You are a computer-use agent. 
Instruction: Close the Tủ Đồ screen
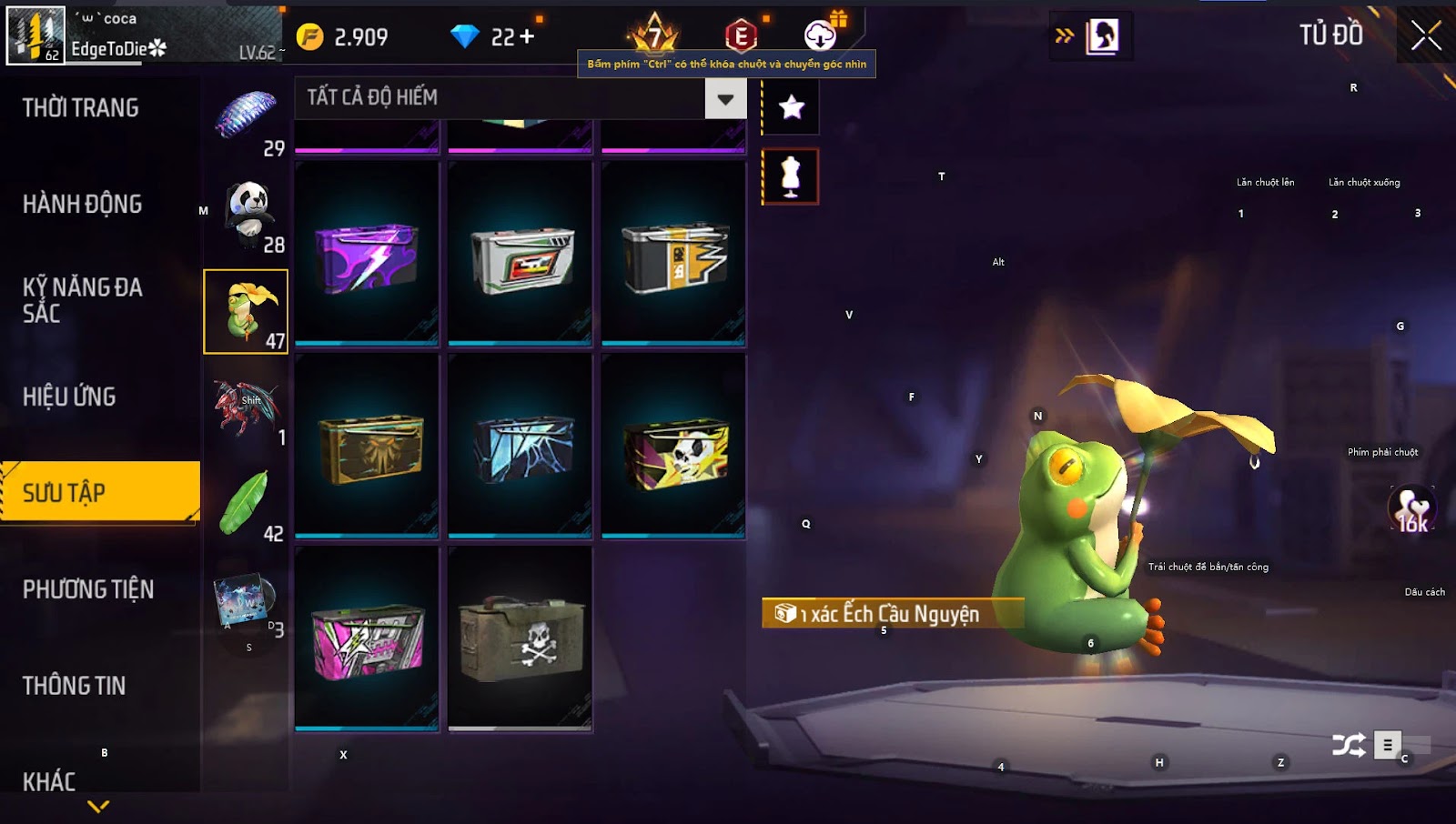[1425, 36]
